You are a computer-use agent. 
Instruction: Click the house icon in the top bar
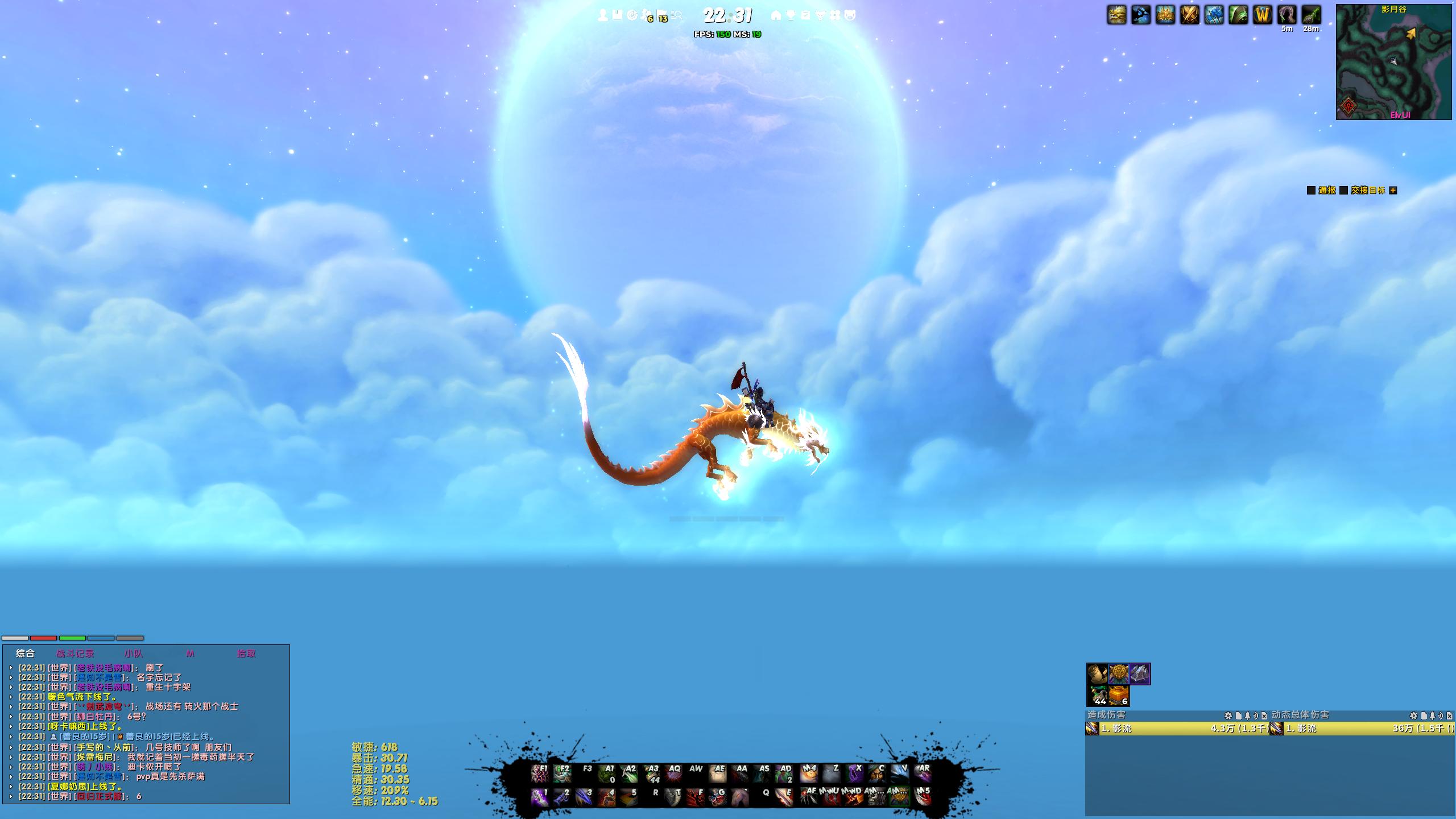coord(776,15)
